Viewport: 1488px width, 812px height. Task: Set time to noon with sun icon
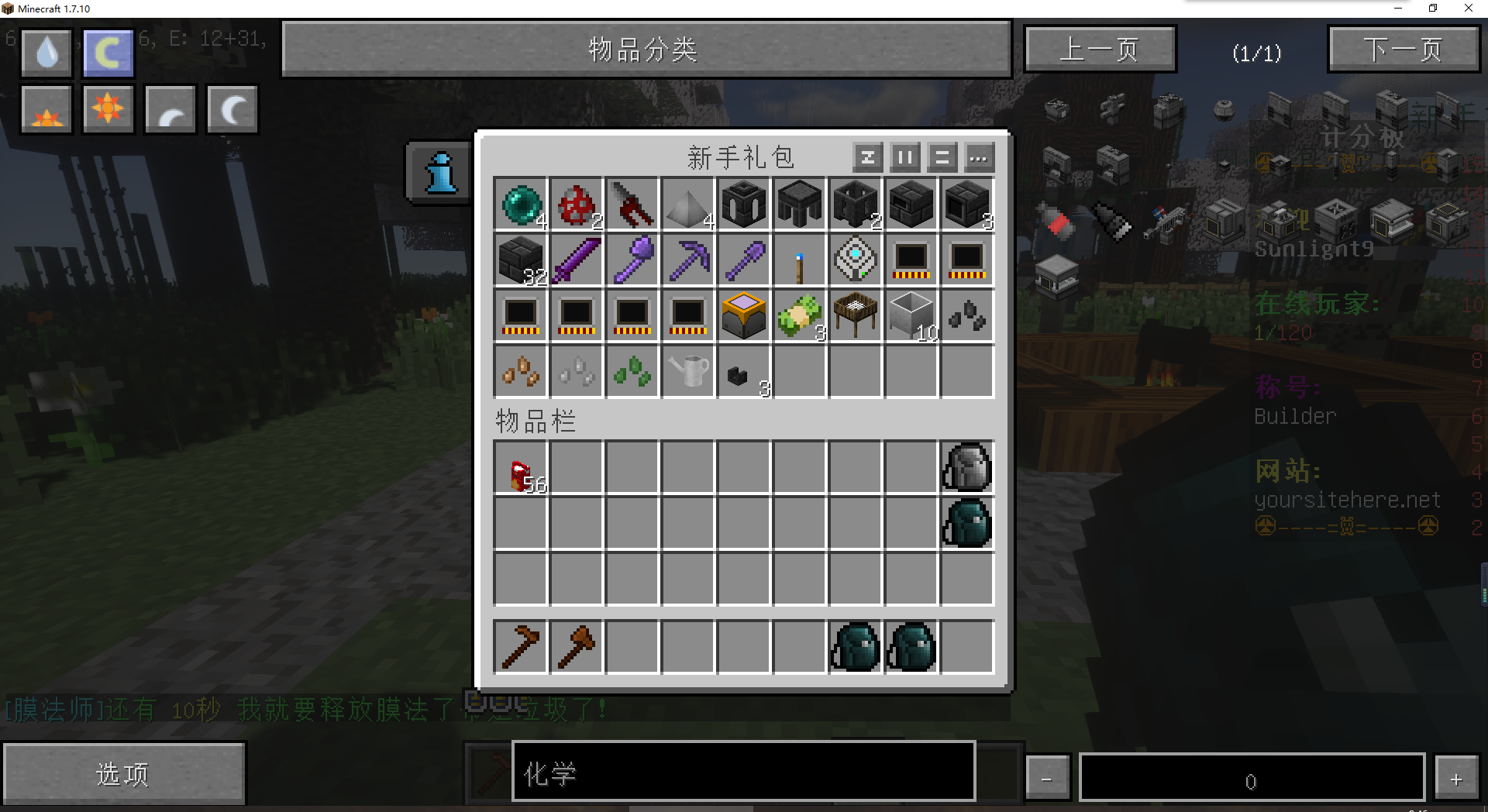108,109
